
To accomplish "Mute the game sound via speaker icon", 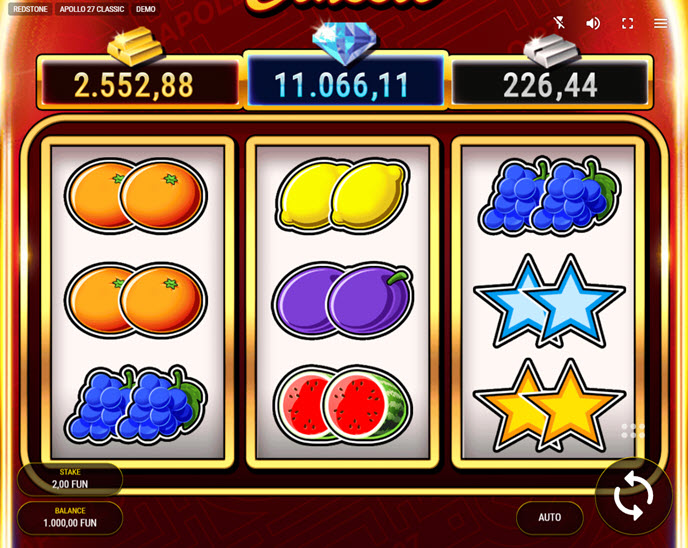I will click(x=593, y=23).
